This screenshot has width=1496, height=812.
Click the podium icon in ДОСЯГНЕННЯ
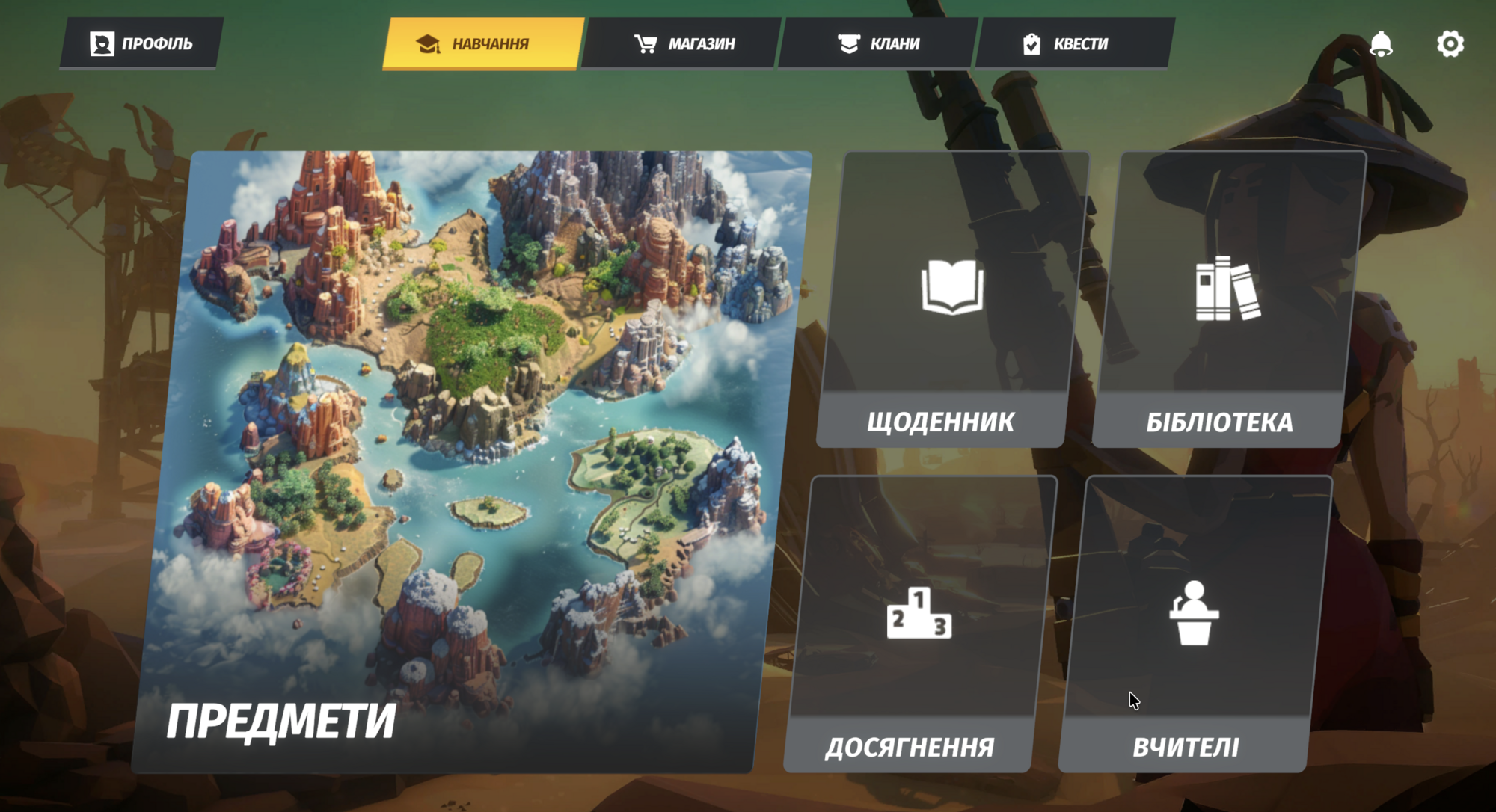[x=920, y=615]
